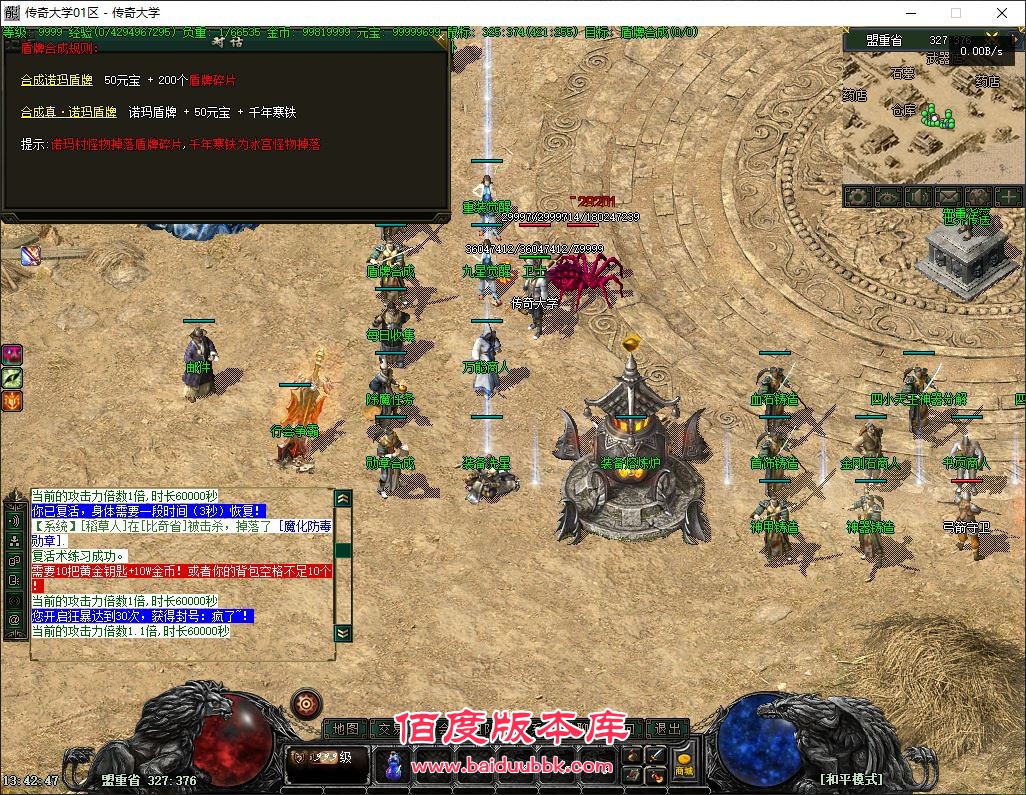Screen dimensions: 1026x795
Task: Click the plus icon under the minimap
Action: pos(1008,197)
